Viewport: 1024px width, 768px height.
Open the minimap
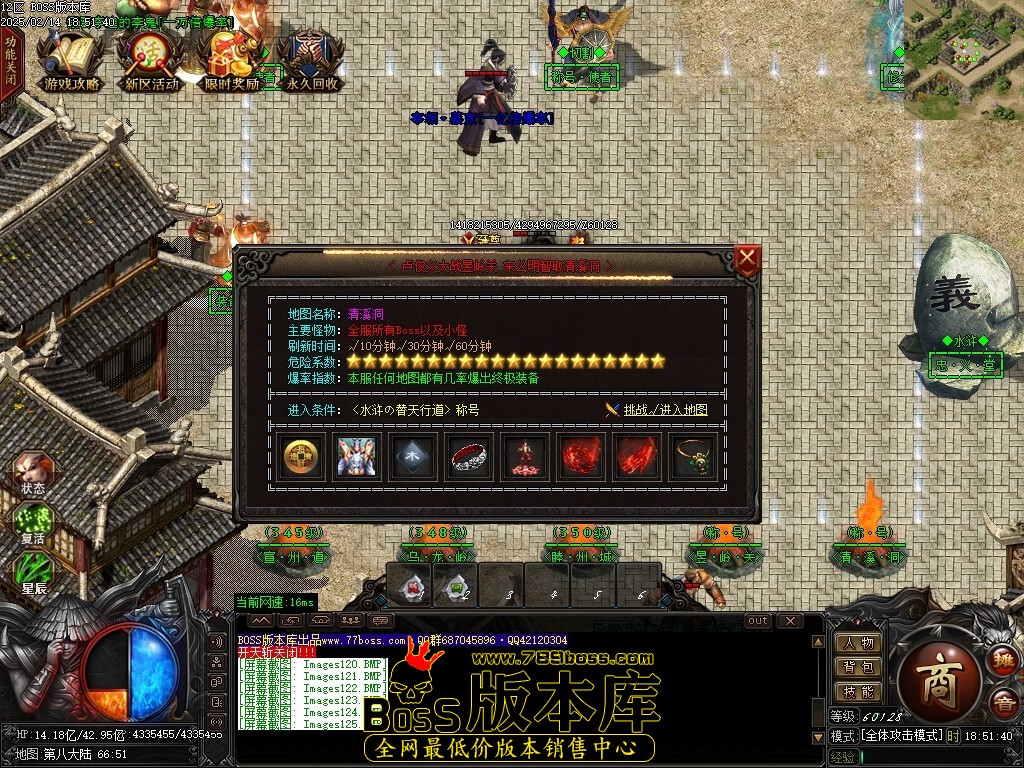coord(963,58)
